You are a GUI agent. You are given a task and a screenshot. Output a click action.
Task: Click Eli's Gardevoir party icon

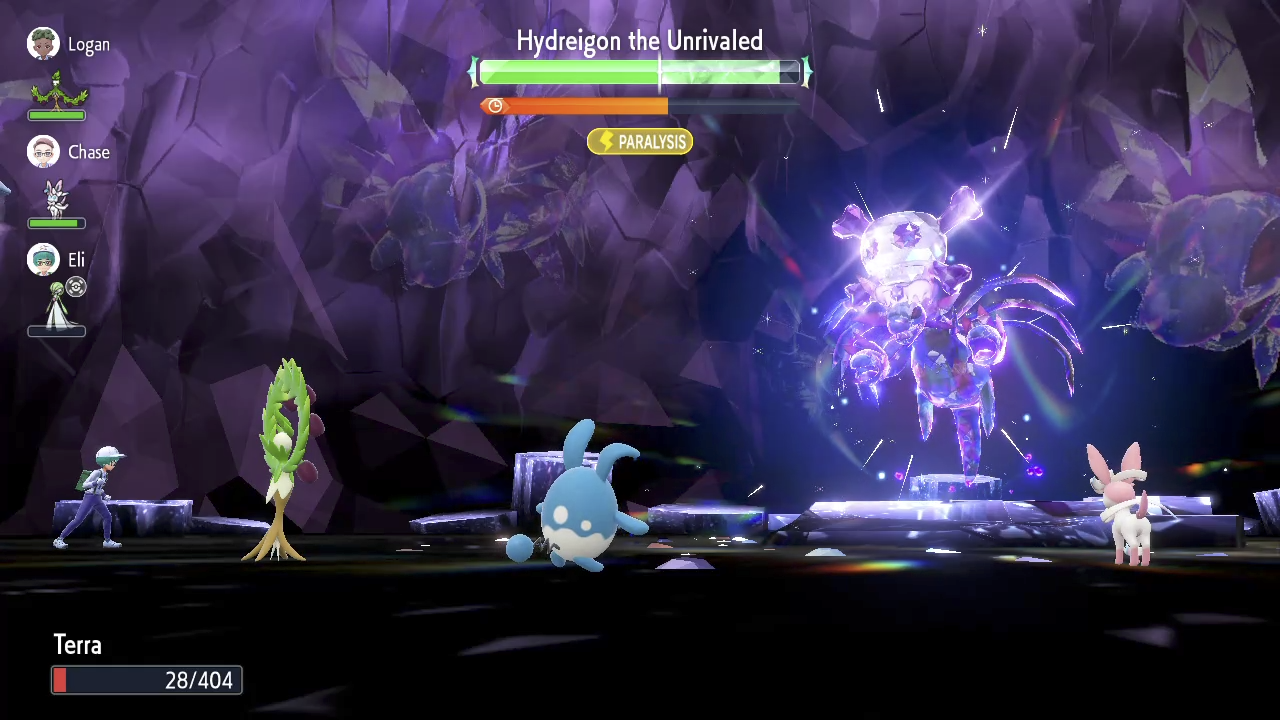click(x=57, y=304)
